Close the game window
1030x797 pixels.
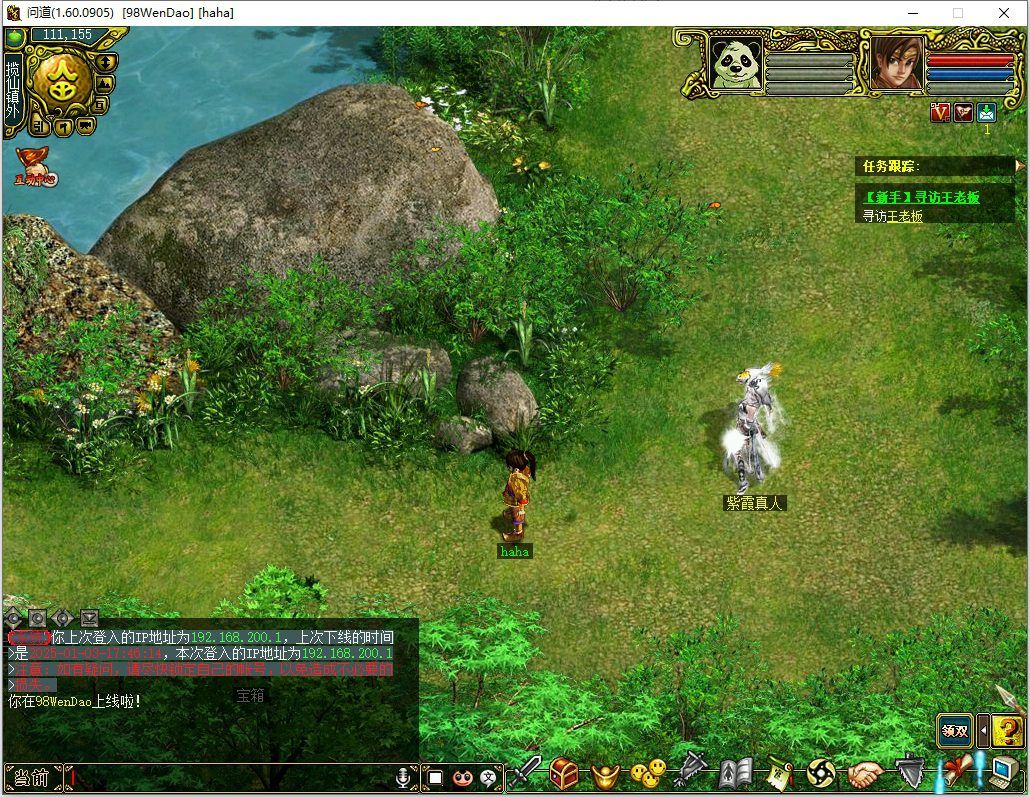coord(1004,13)
